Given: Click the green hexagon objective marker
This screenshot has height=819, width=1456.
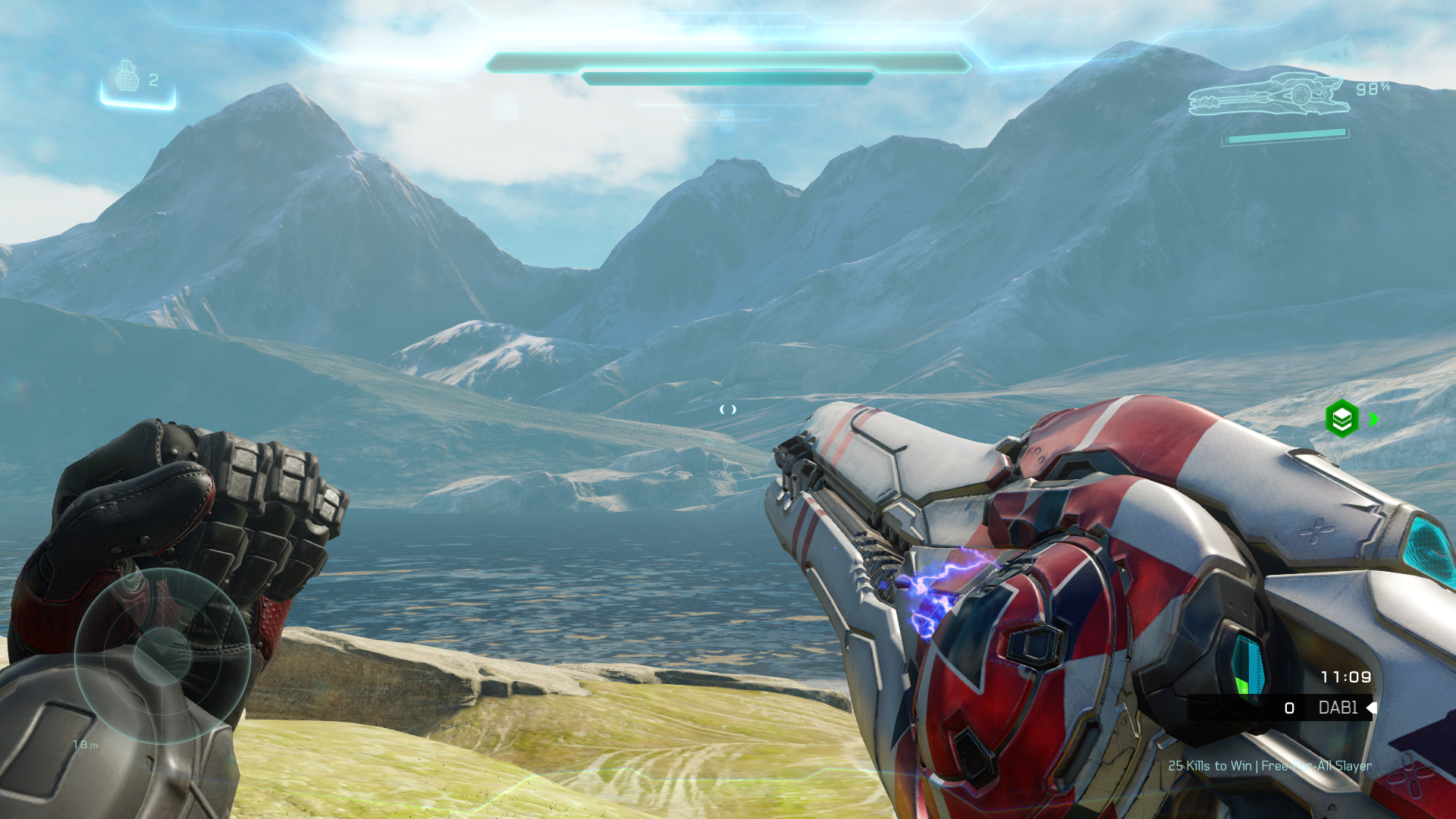Looking at the screenshot, I should click(x=1341, y=419).
